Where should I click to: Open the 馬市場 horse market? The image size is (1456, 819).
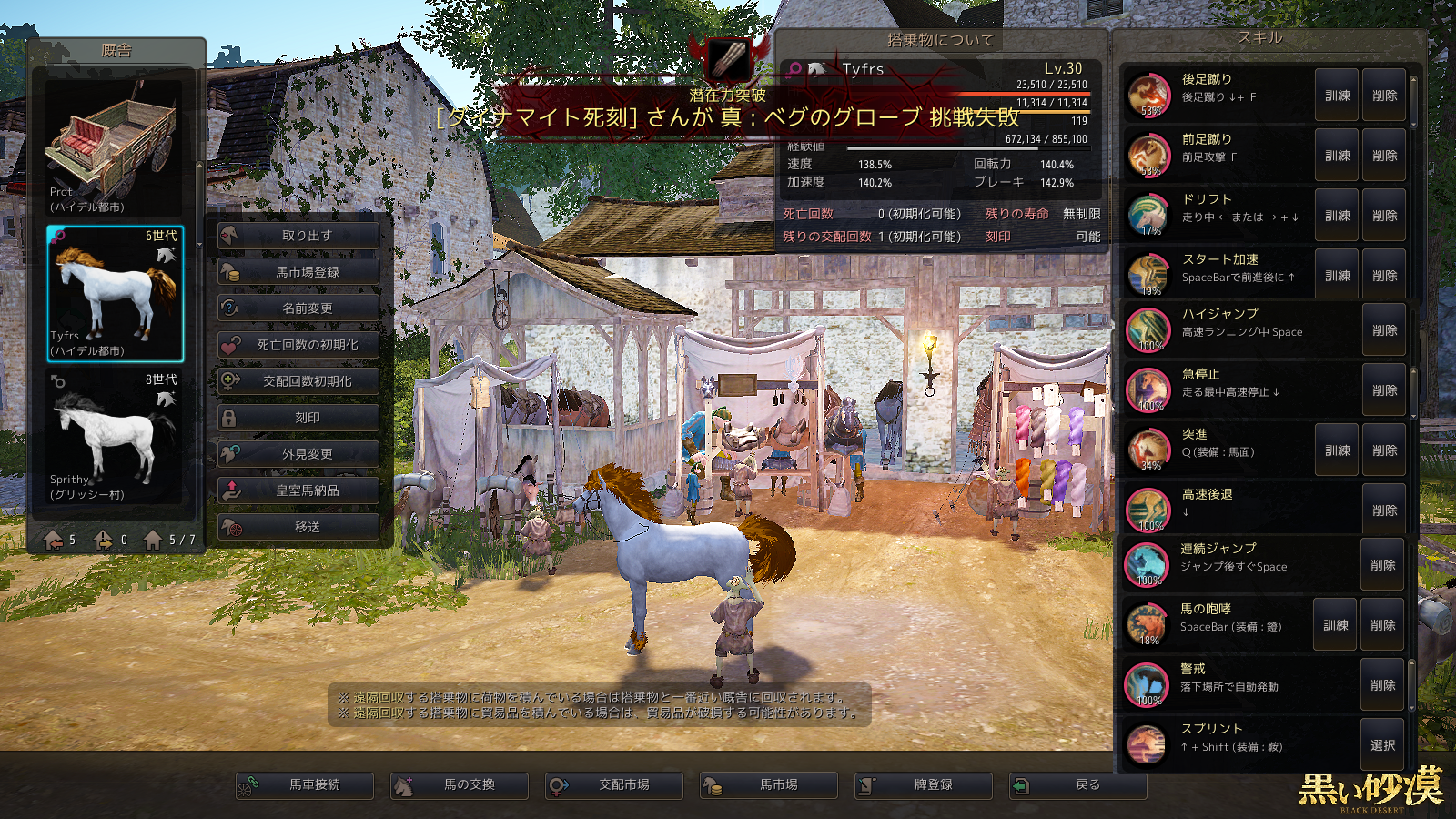click(x=769, y=784)
